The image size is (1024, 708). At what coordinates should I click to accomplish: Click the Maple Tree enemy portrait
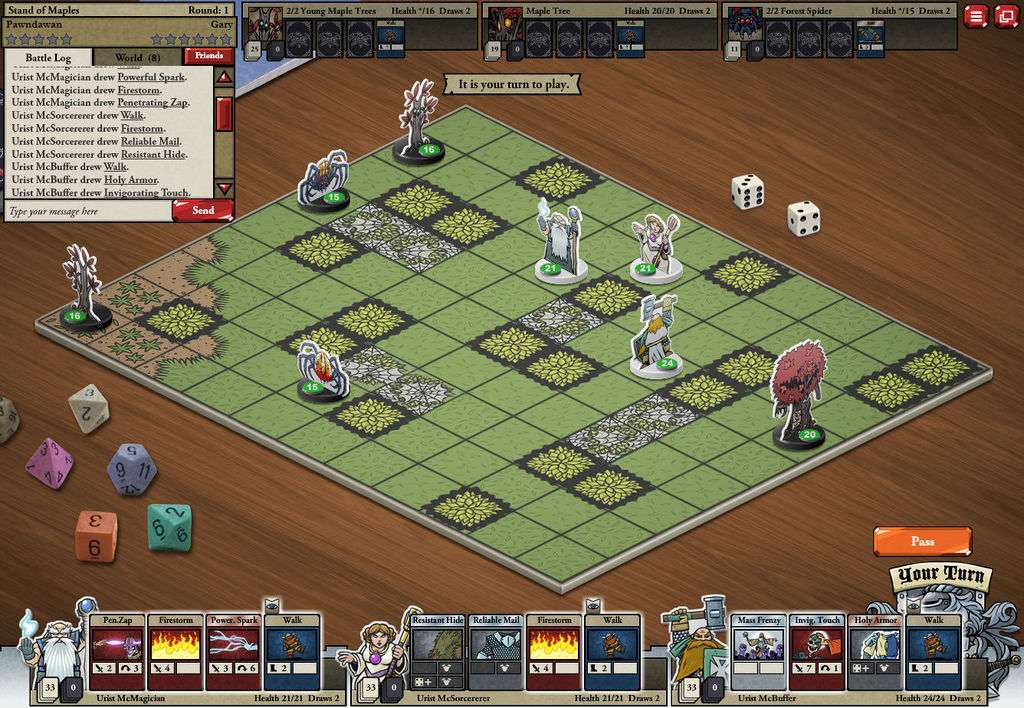coord(505,22)
